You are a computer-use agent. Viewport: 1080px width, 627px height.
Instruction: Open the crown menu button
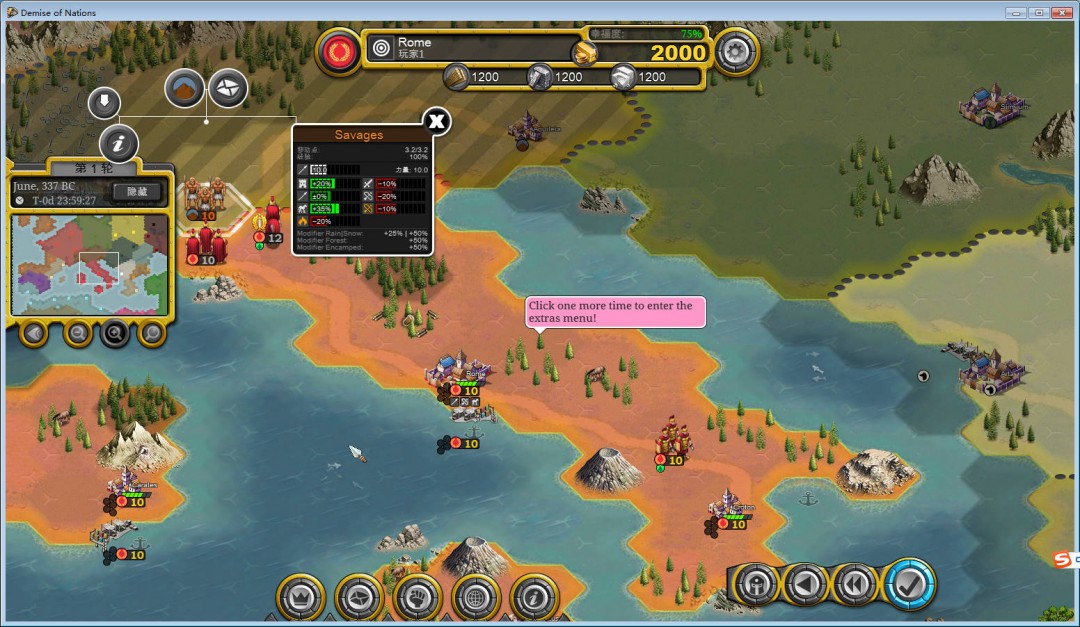(301, 597)
